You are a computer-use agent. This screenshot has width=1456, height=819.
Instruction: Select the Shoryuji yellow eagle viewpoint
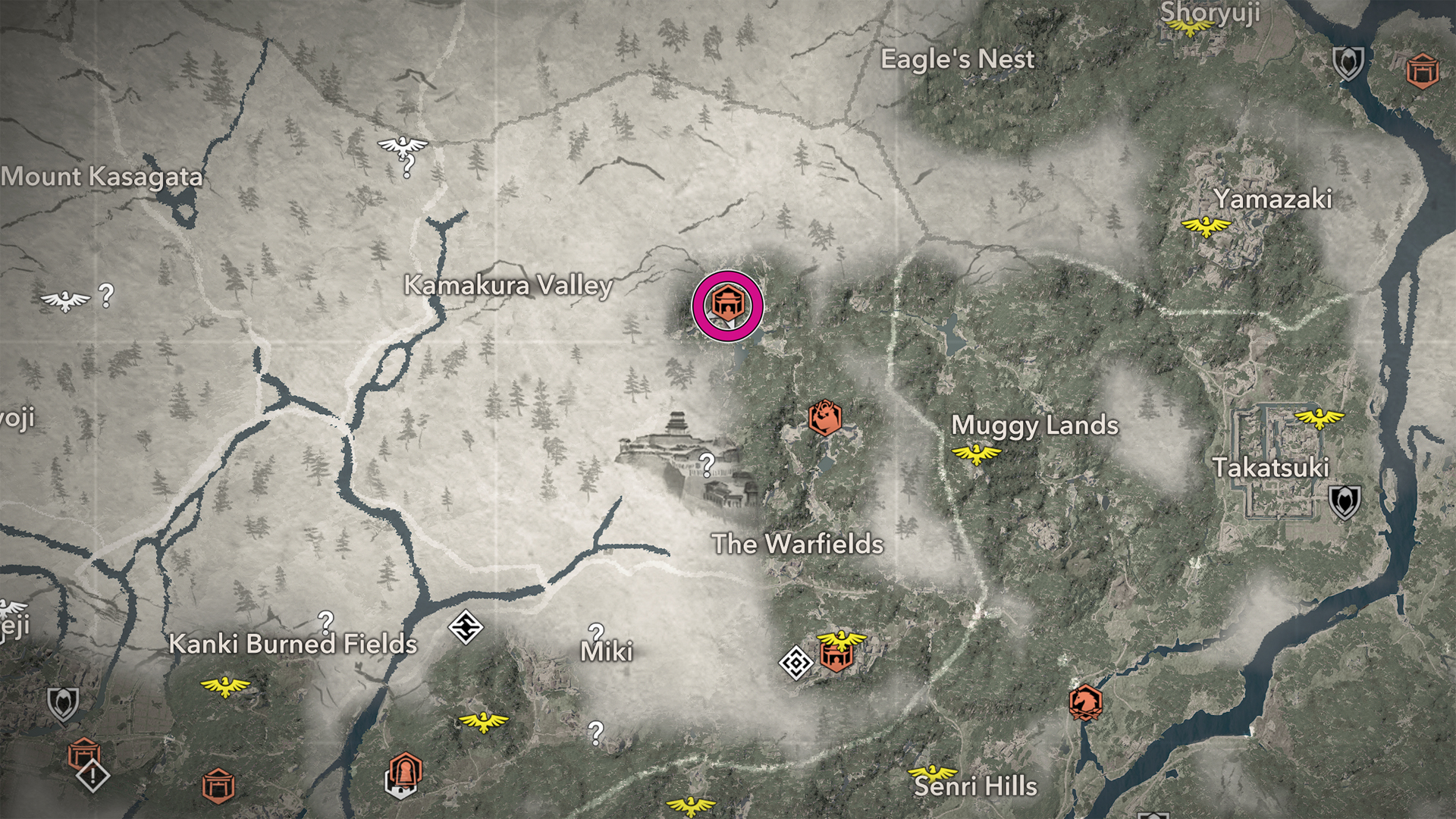[1188, 28]
